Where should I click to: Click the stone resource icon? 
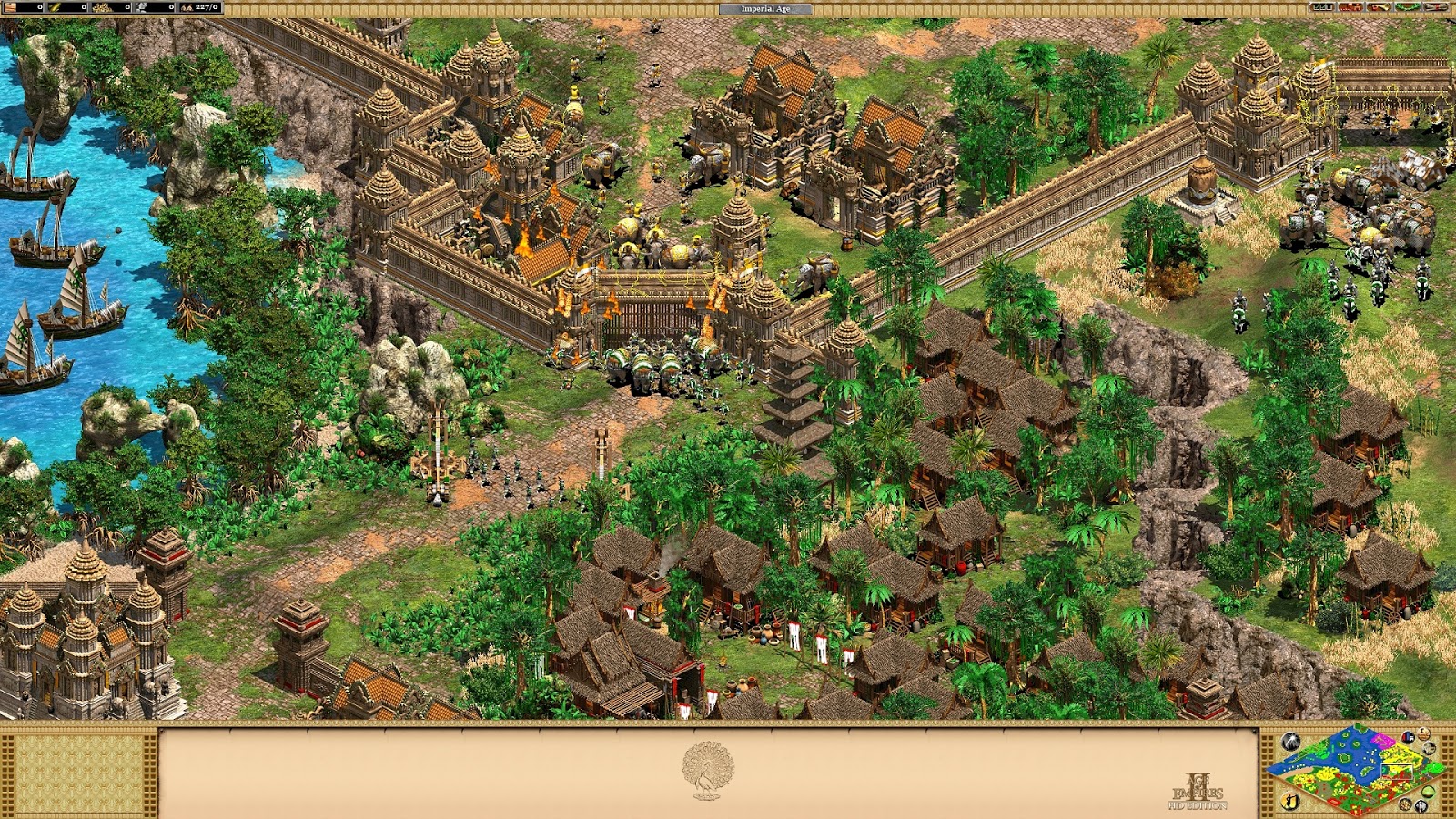pyautogui.click(x=143, y=6)
